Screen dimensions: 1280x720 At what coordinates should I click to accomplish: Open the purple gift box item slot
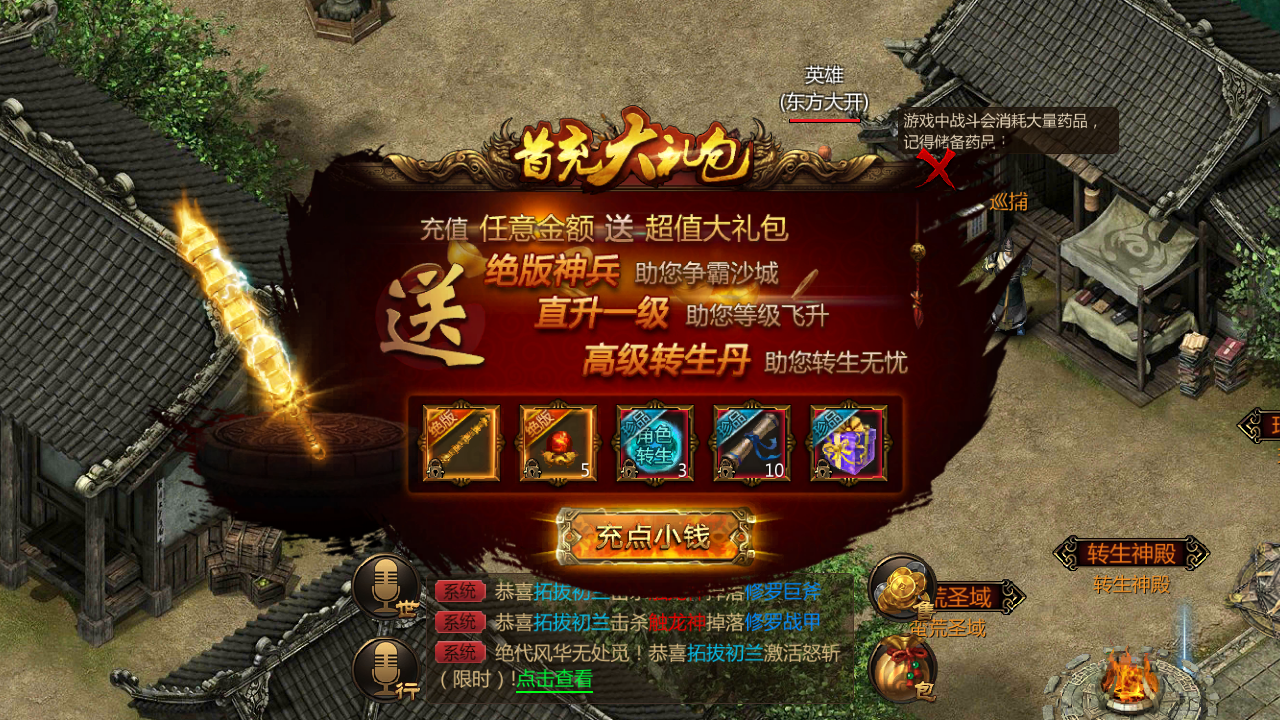(x=848, y=441)
